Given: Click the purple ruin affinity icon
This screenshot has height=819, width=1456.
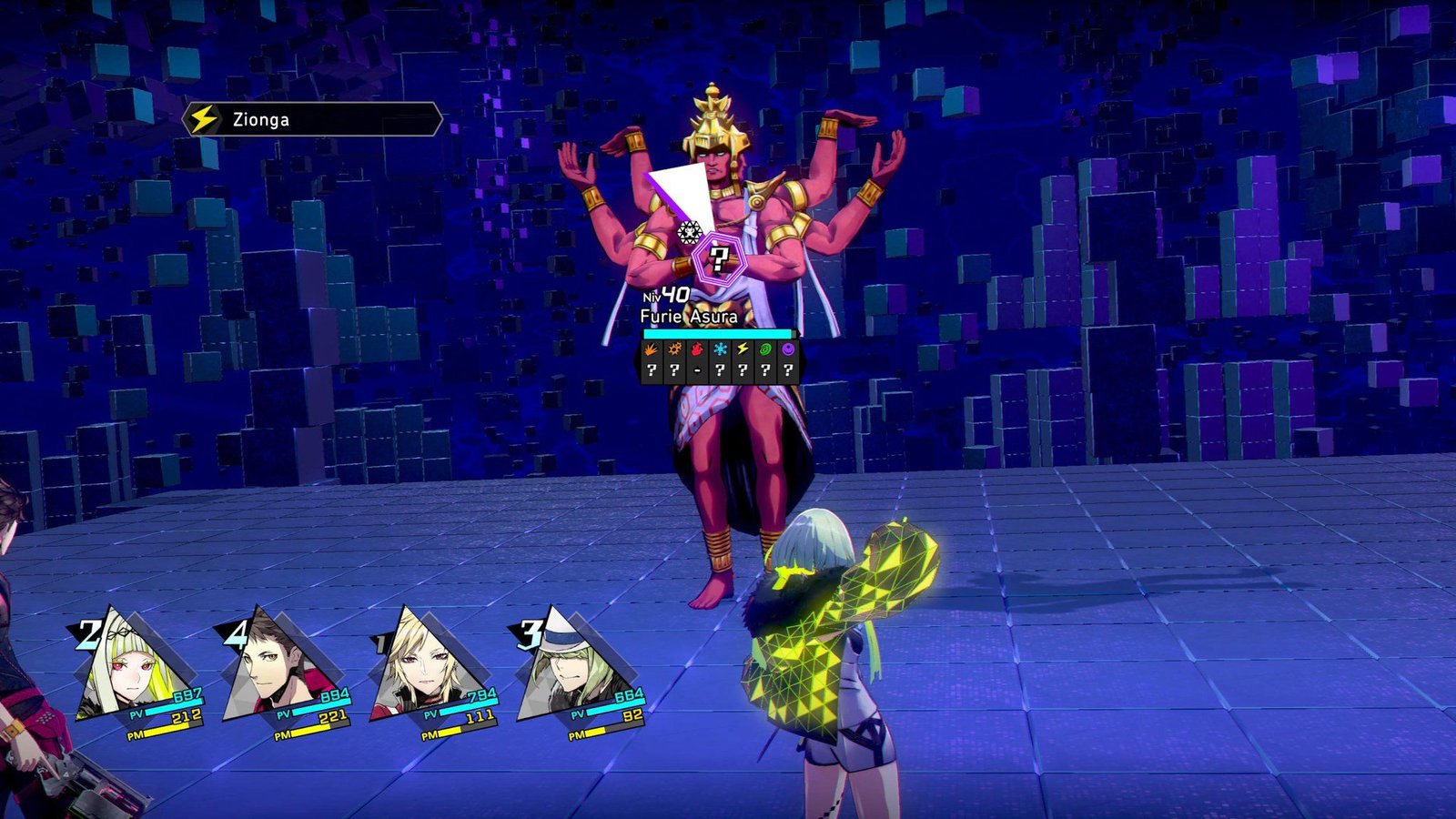Looking at the screenshot, I should (788, 349).
